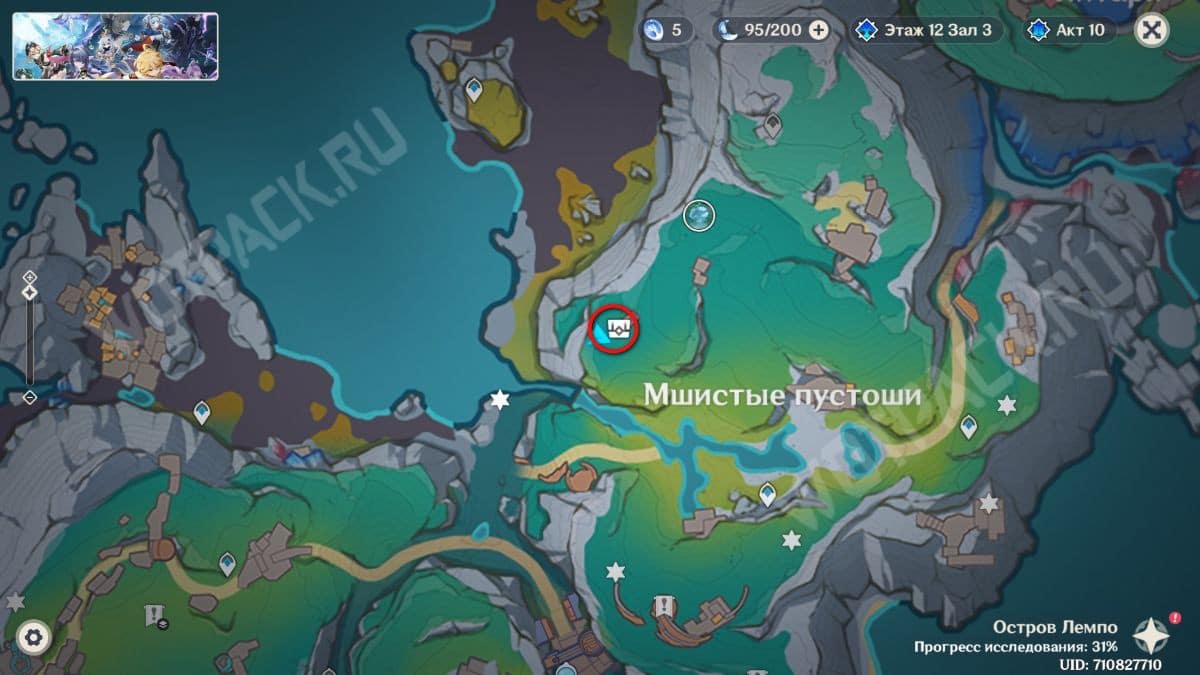The height and width of the screenshot is (675, 1200).
Task: Open map settings with the gear icon
Action: click(33, 636)
